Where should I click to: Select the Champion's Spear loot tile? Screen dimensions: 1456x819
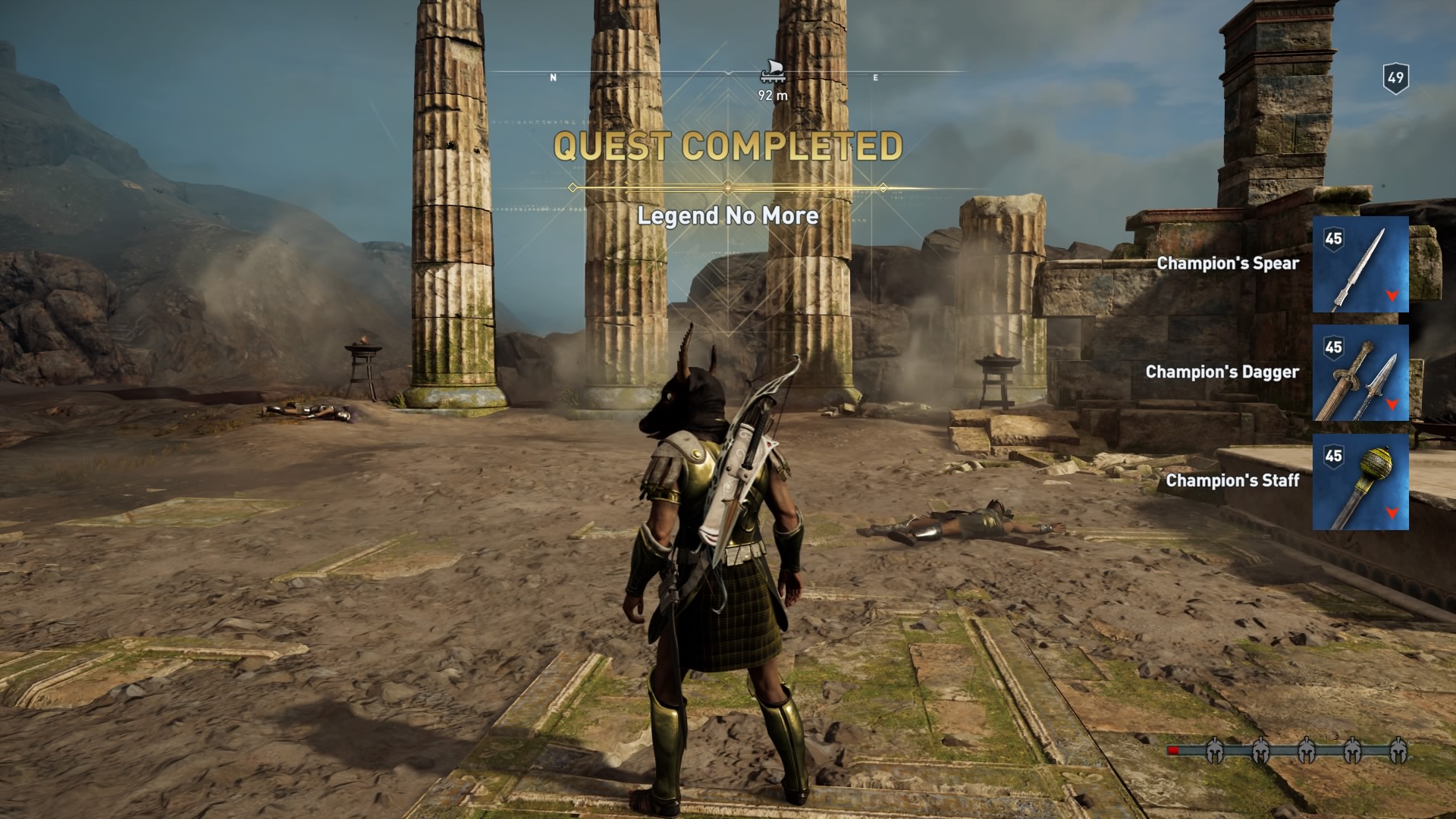click(x=1360, y=265)
